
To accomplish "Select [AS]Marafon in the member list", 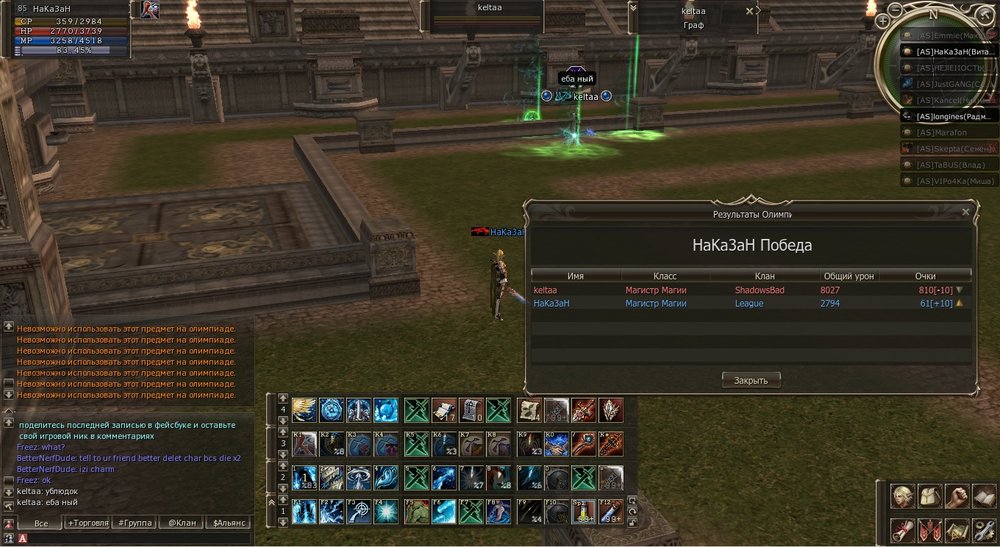I will [945, 132].
